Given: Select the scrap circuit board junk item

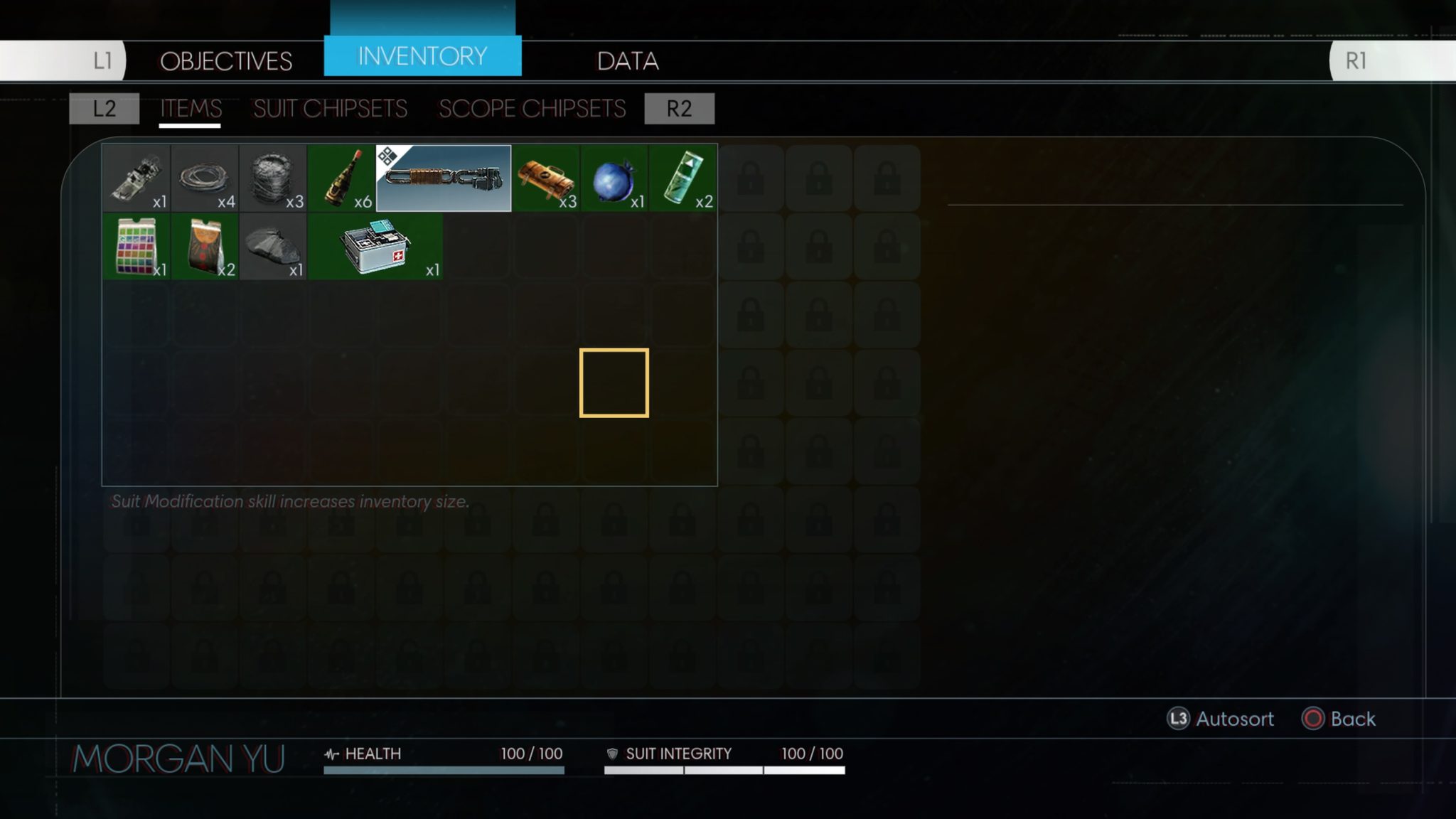Looking at the screenshot, I should point(136,178).
